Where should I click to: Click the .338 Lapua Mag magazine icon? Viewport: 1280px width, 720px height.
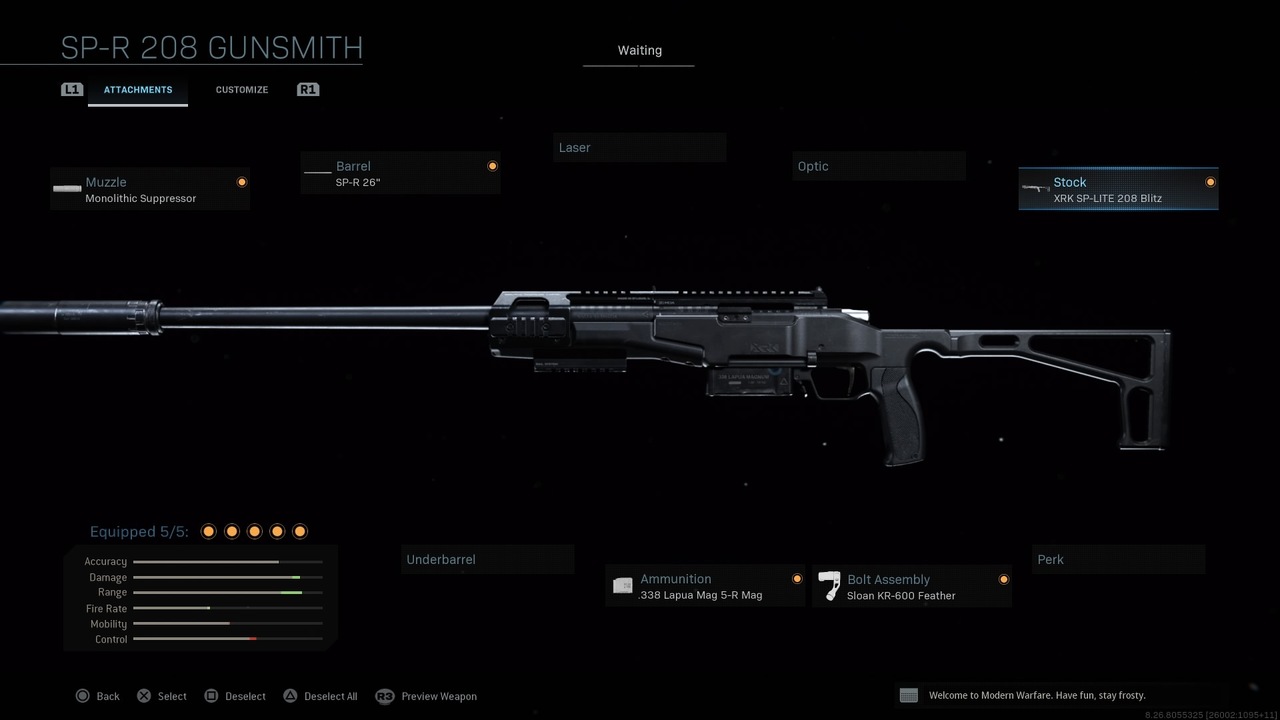coord(622,586)
